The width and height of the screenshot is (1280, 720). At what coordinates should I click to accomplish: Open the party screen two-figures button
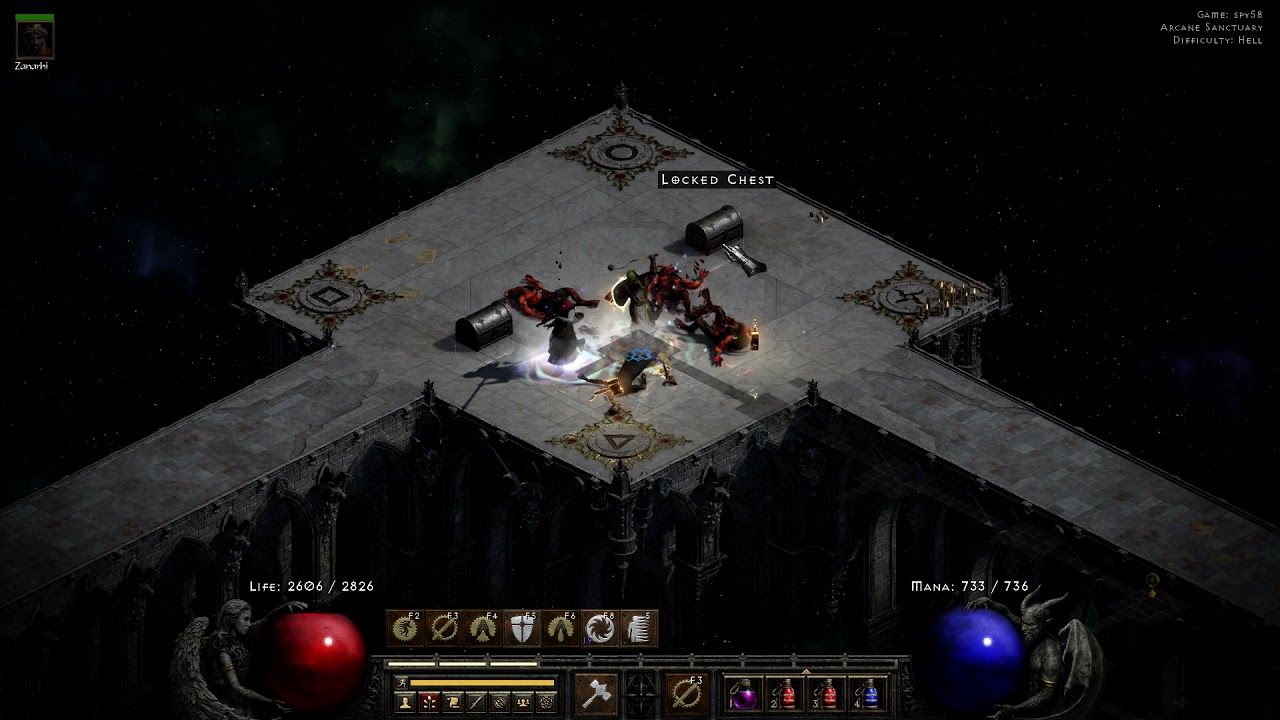pos(522,702)
